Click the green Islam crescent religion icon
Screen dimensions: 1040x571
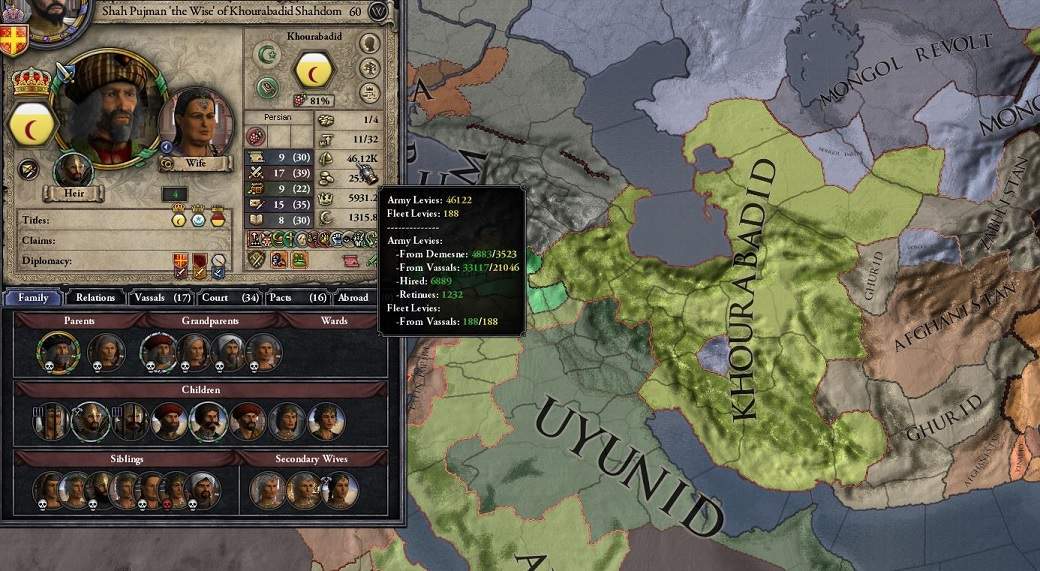(x=266, y=55)
